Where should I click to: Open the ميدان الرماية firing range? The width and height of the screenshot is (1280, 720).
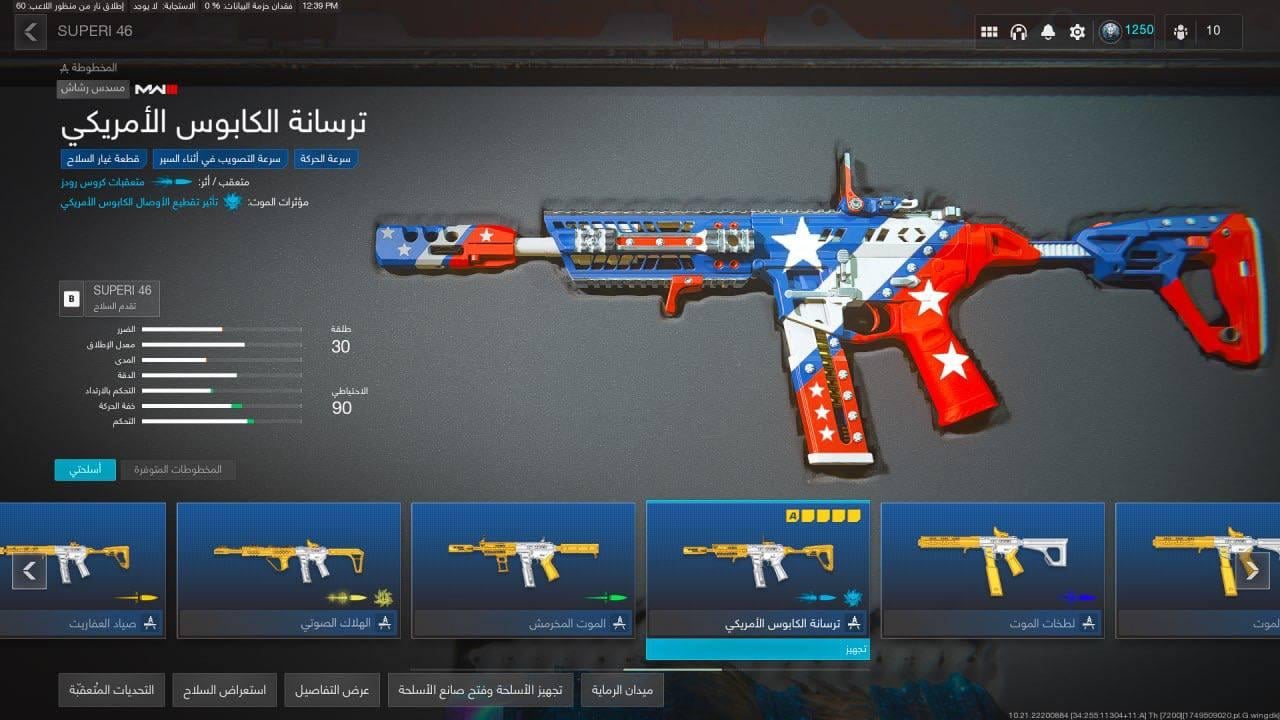621,690
